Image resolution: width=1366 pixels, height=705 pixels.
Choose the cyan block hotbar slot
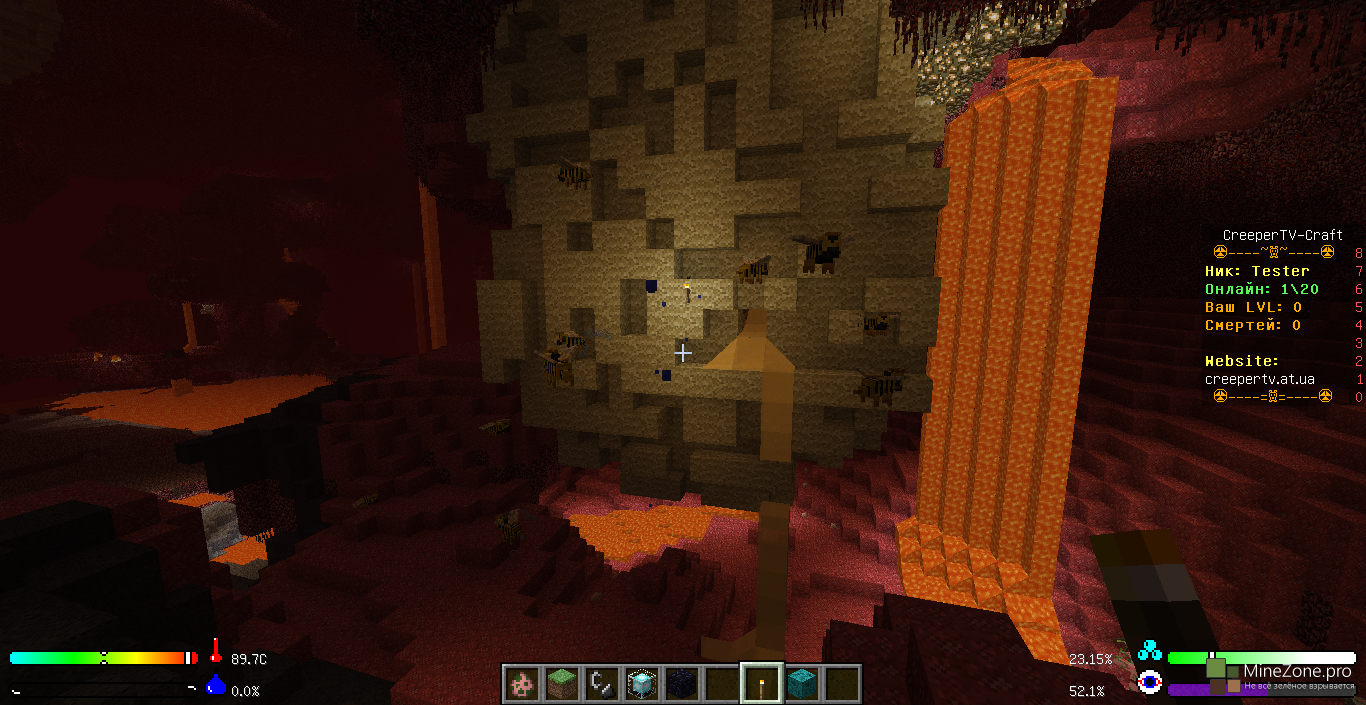(x=801, y=684)
